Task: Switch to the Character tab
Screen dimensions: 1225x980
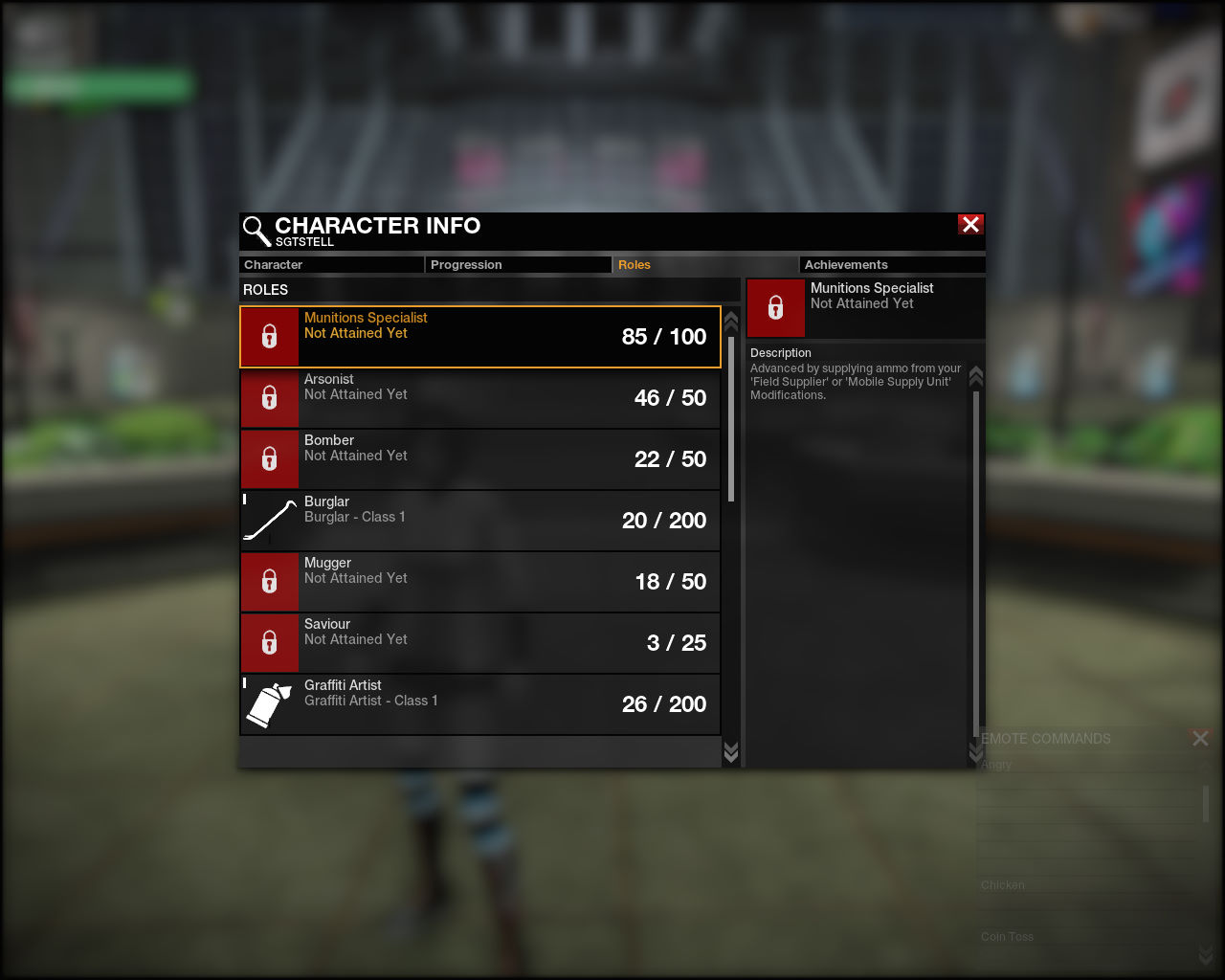Action: coord(330,265)
